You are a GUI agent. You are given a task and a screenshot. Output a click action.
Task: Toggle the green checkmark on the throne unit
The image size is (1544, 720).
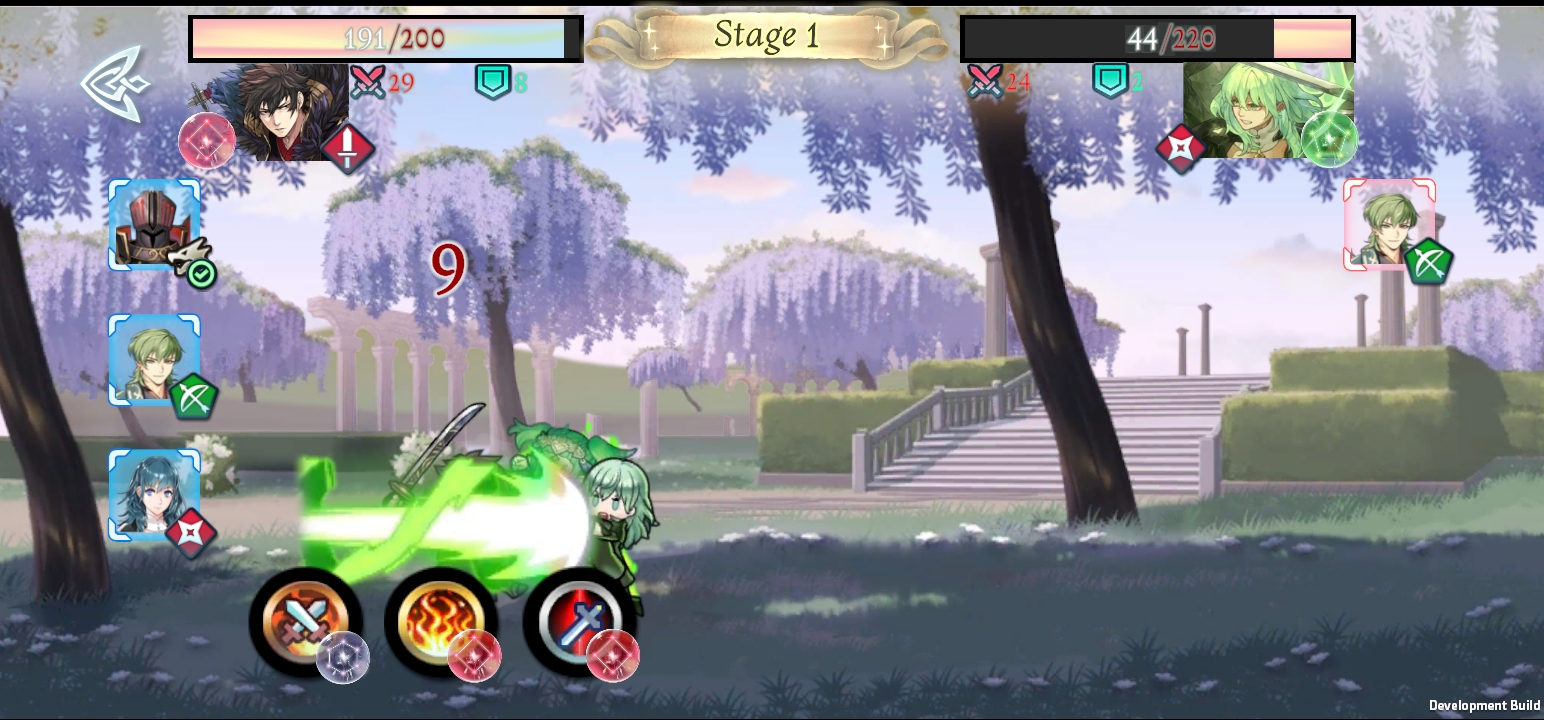(200, 271)
